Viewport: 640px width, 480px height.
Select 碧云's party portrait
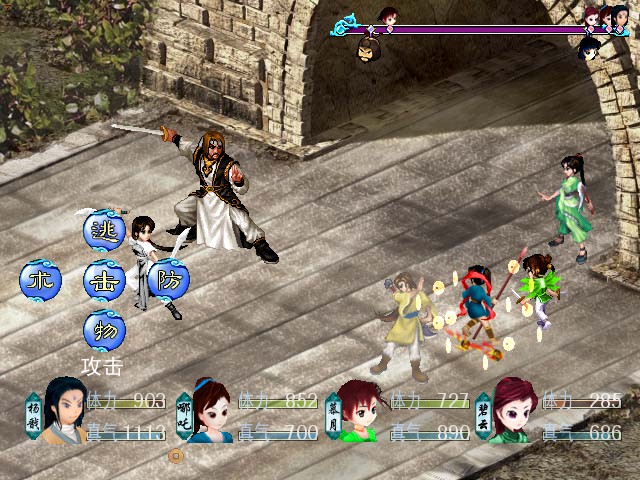click(x=510, y=412)
